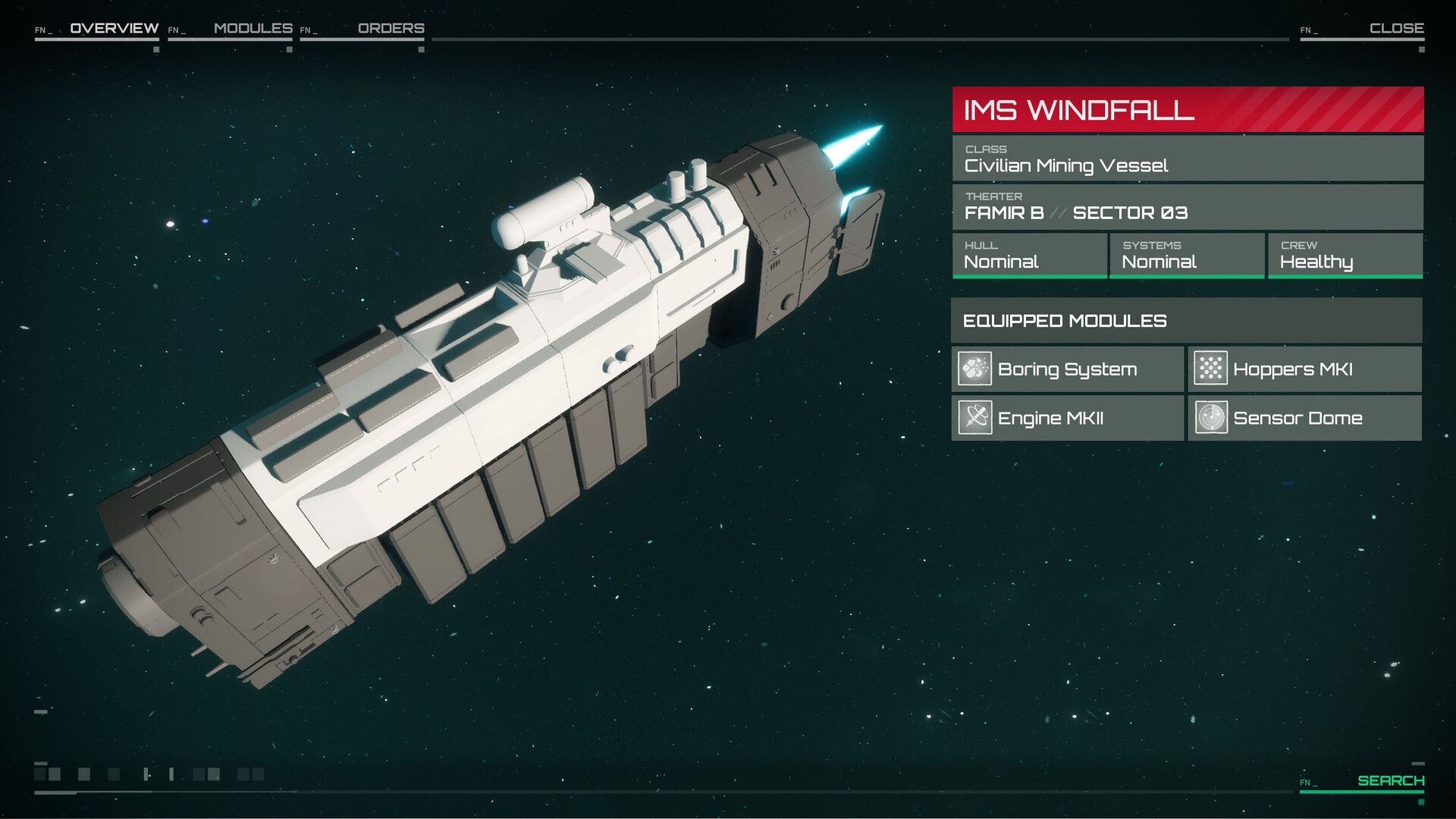Click the CLOSE control at top right
Viewport: 1456px width, 819px height.
coord(1398,29)
